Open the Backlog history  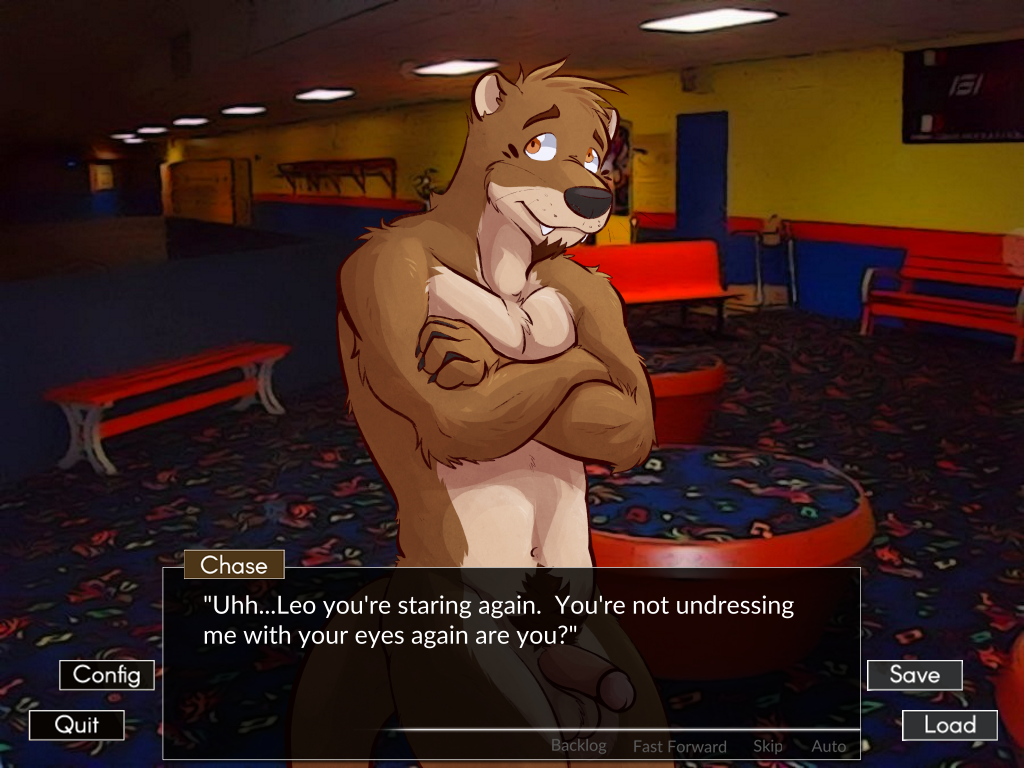[578, 746]
